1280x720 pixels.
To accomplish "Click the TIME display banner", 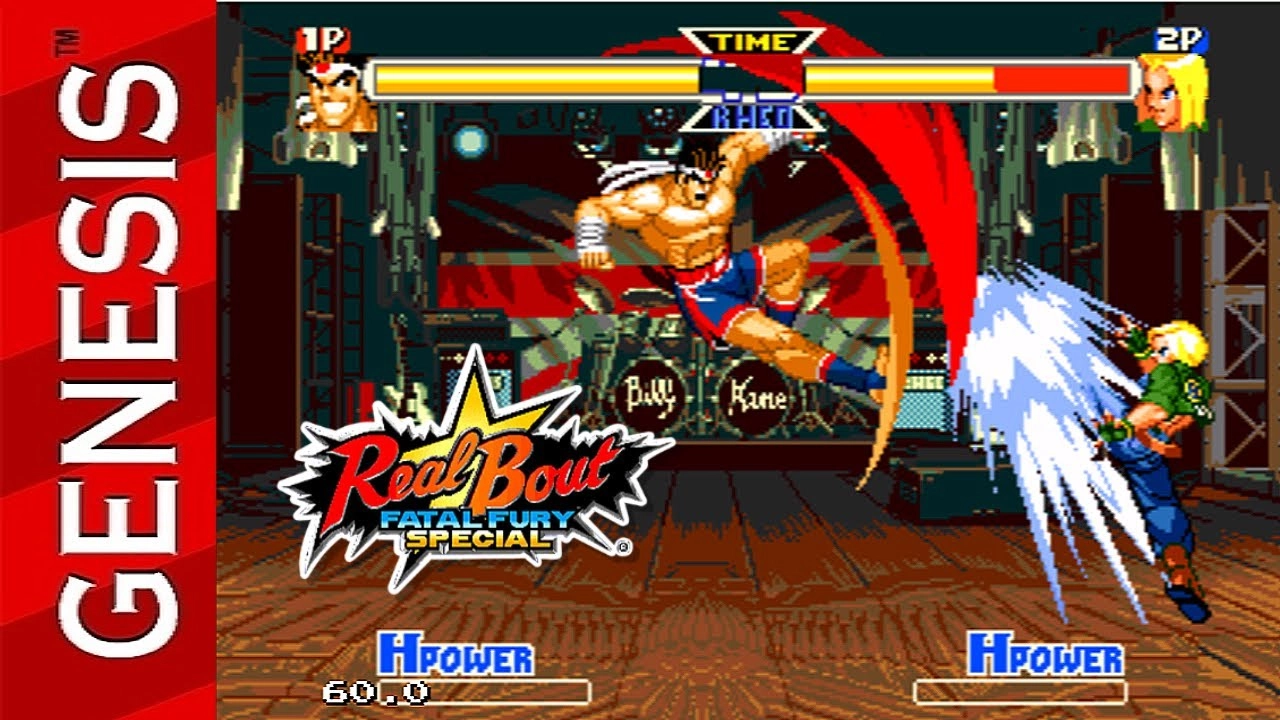I will [x=749, y=41].
